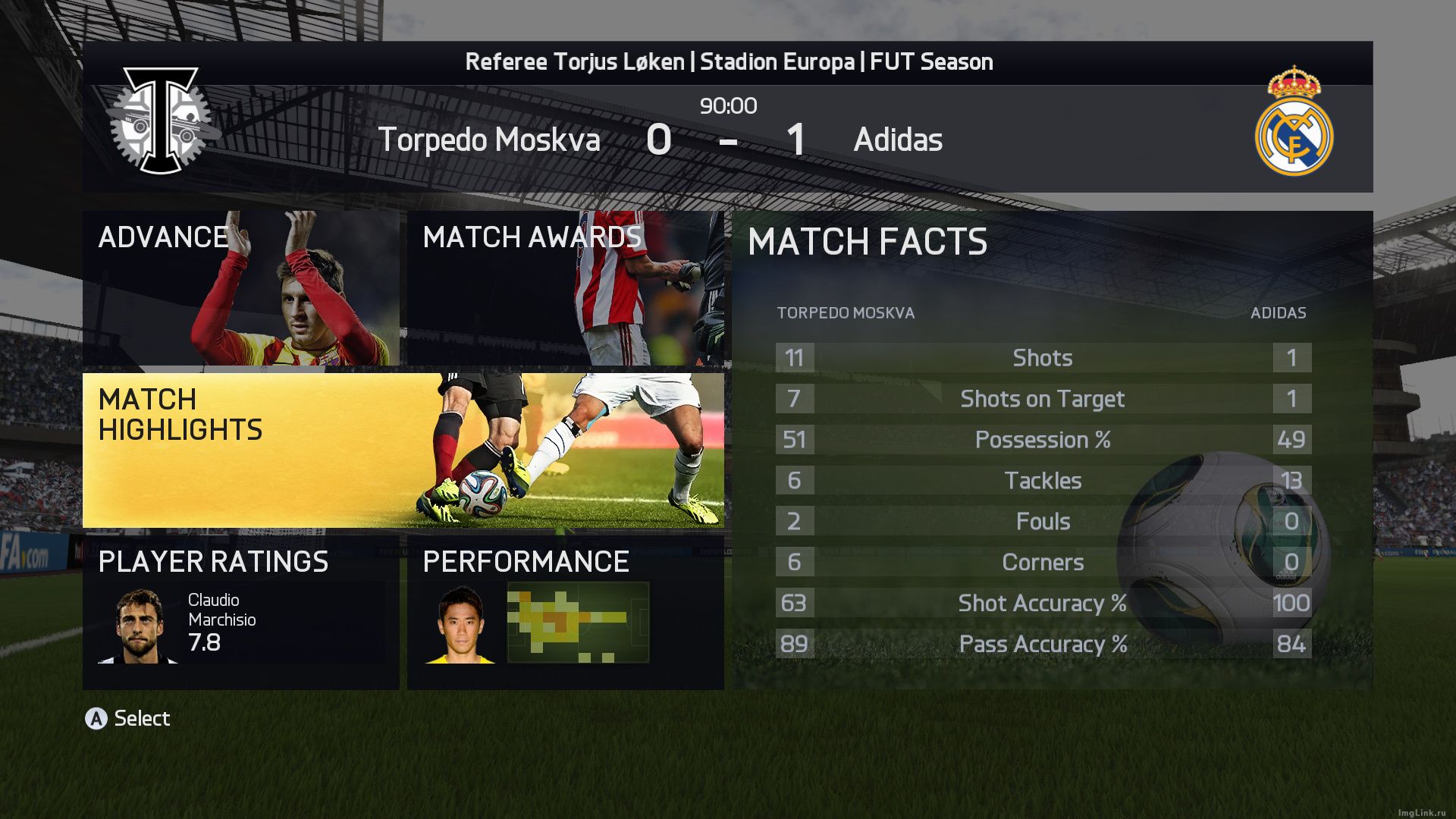Select the Match Highlights tile
Viewport: 1456px width, 819px height.
[x=403, y=450]
